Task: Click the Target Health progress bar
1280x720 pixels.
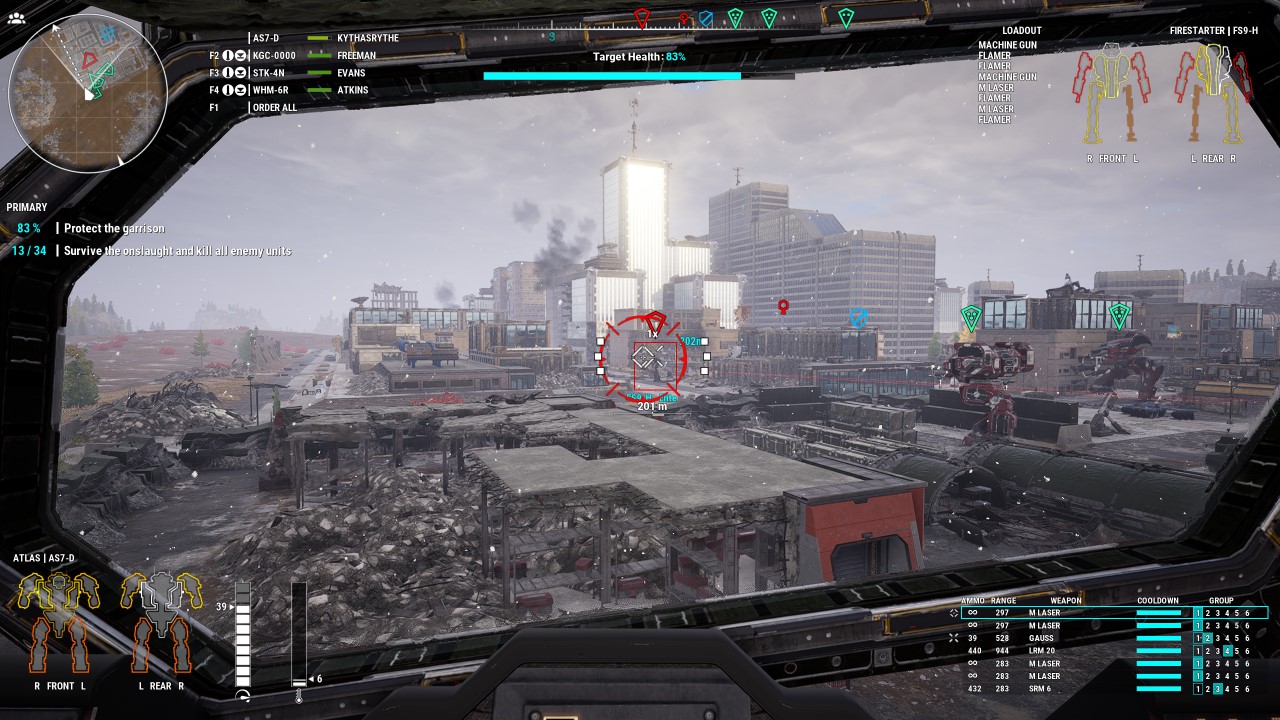Action: pyautogui.click(x=612, y=75)
